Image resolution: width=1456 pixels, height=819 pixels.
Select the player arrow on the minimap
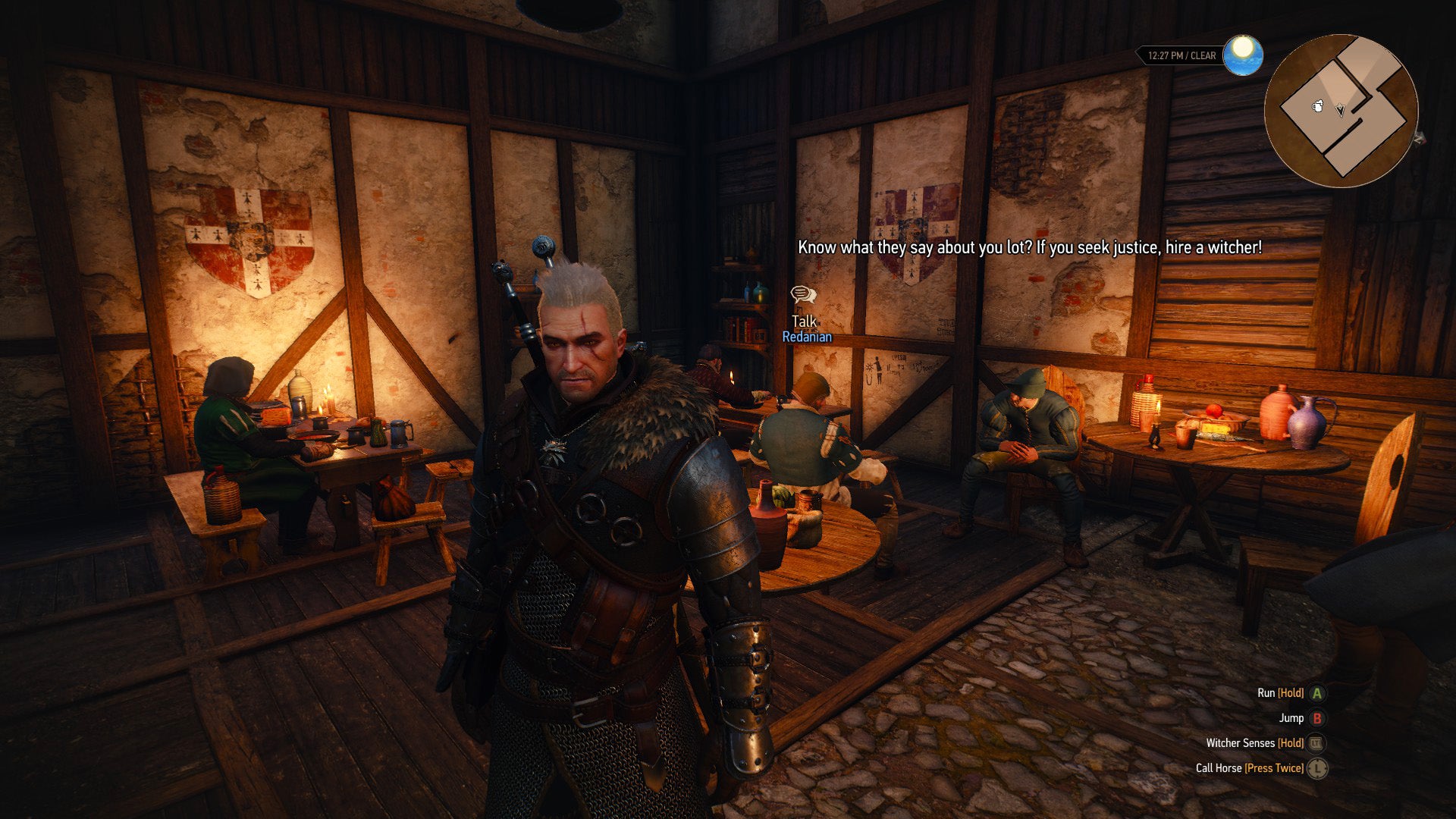(x=1340, y=110)
